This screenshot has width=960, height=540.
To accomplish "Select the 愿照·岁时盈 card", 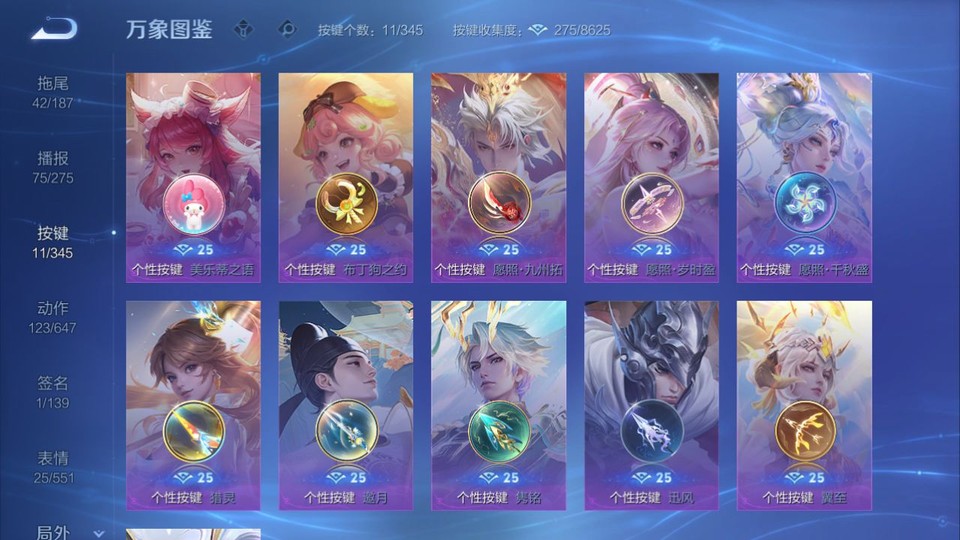I will (651, 177).
